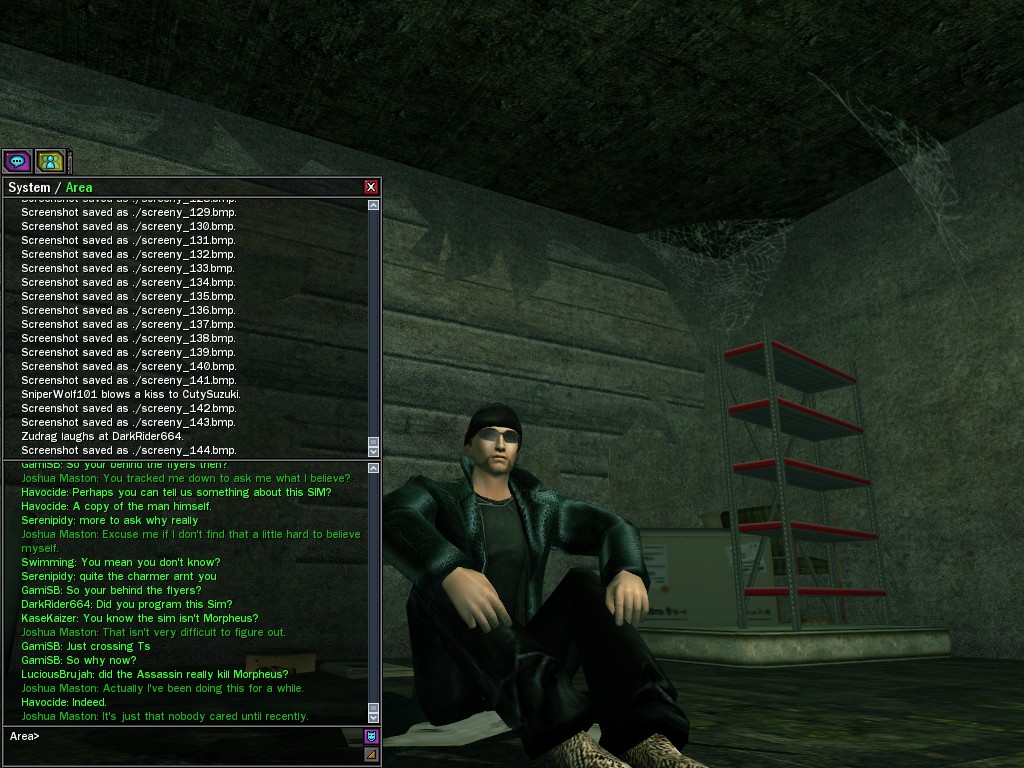
Task: Switch to the System chat channel label
Action: click(28, 187)
